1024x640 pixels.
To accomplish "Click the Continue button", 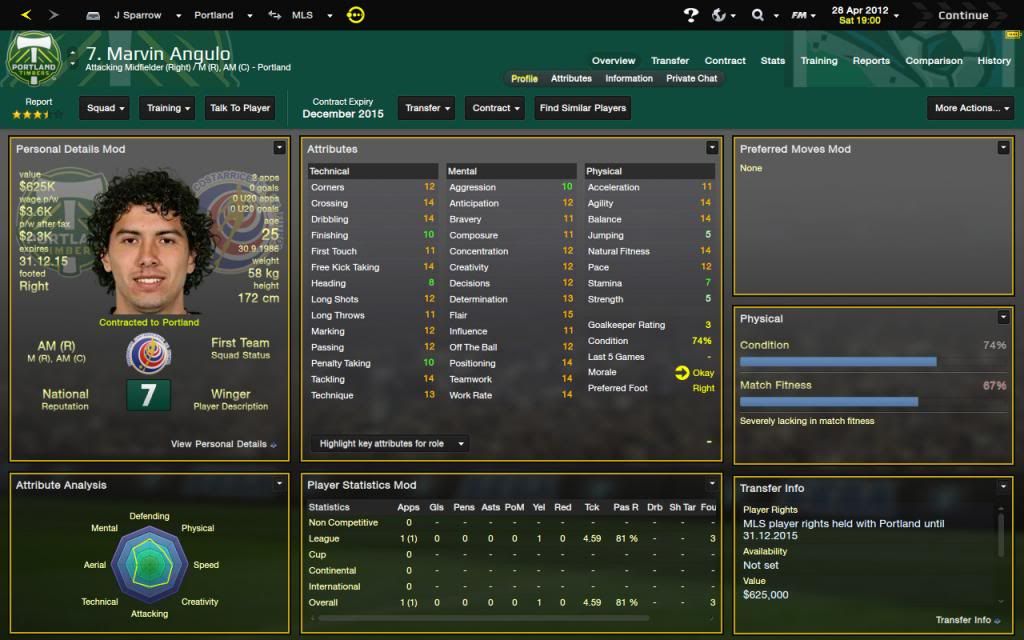I will coord(962,15).
